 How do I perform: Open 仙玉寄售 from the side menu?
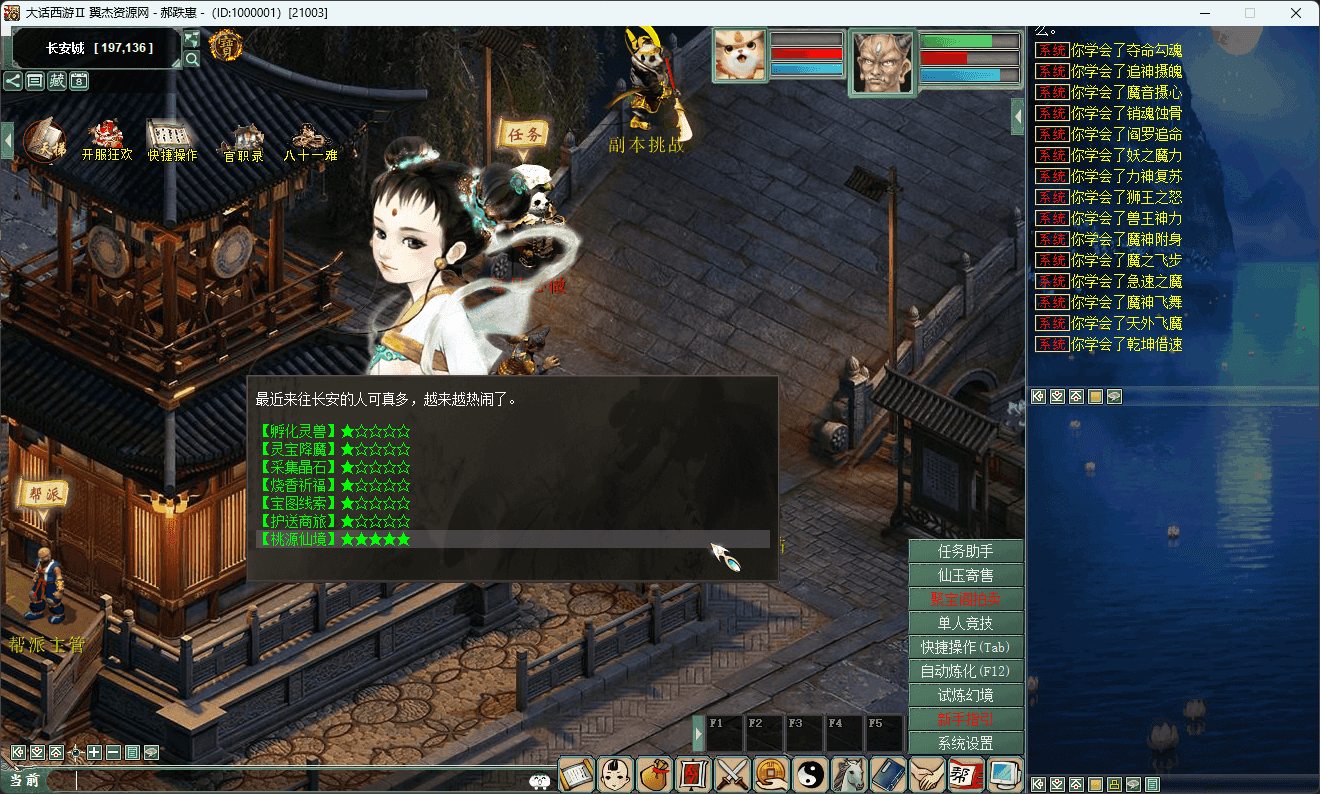pyautogui.click(x=965, y=575)
